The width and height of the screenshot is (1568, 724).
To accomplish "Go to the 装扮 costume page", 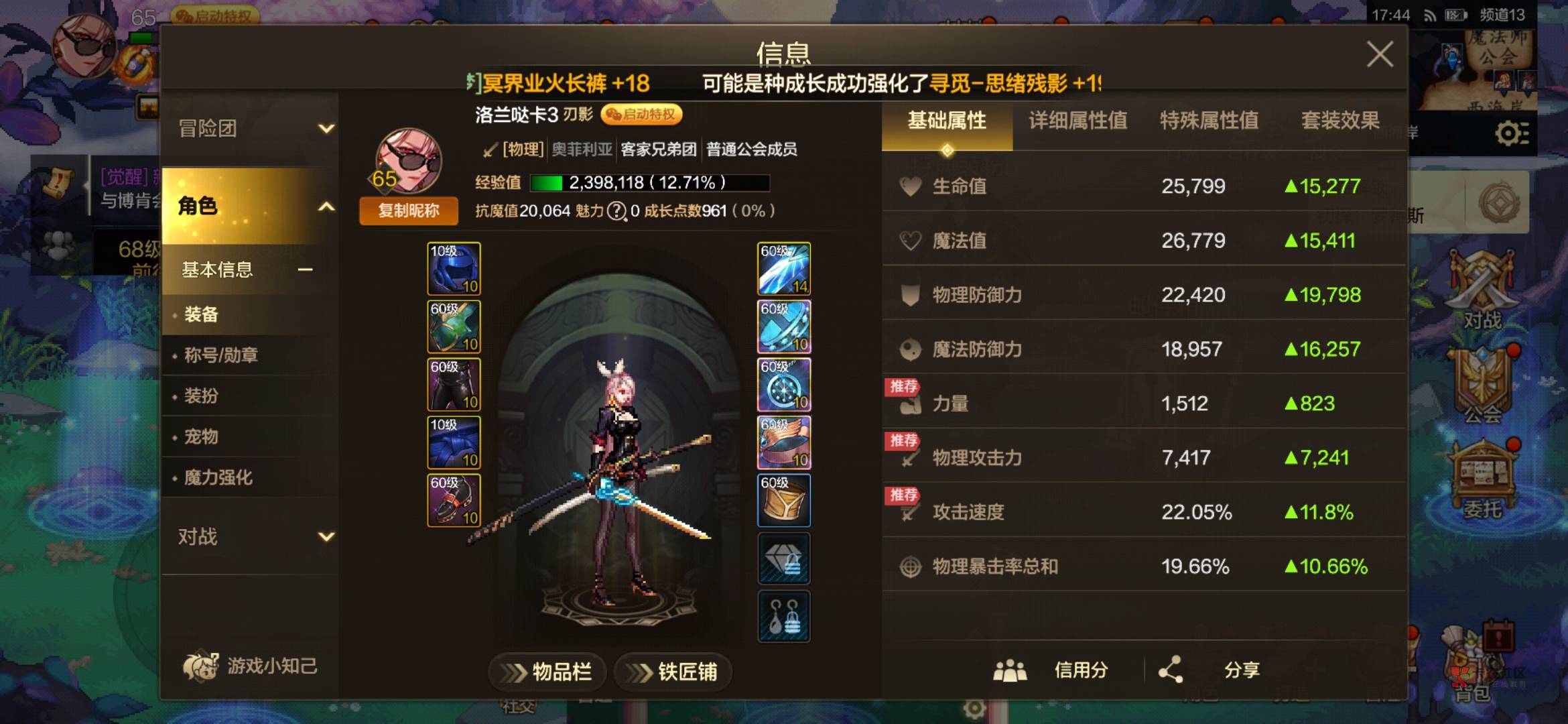I will (x=201, y=396).
